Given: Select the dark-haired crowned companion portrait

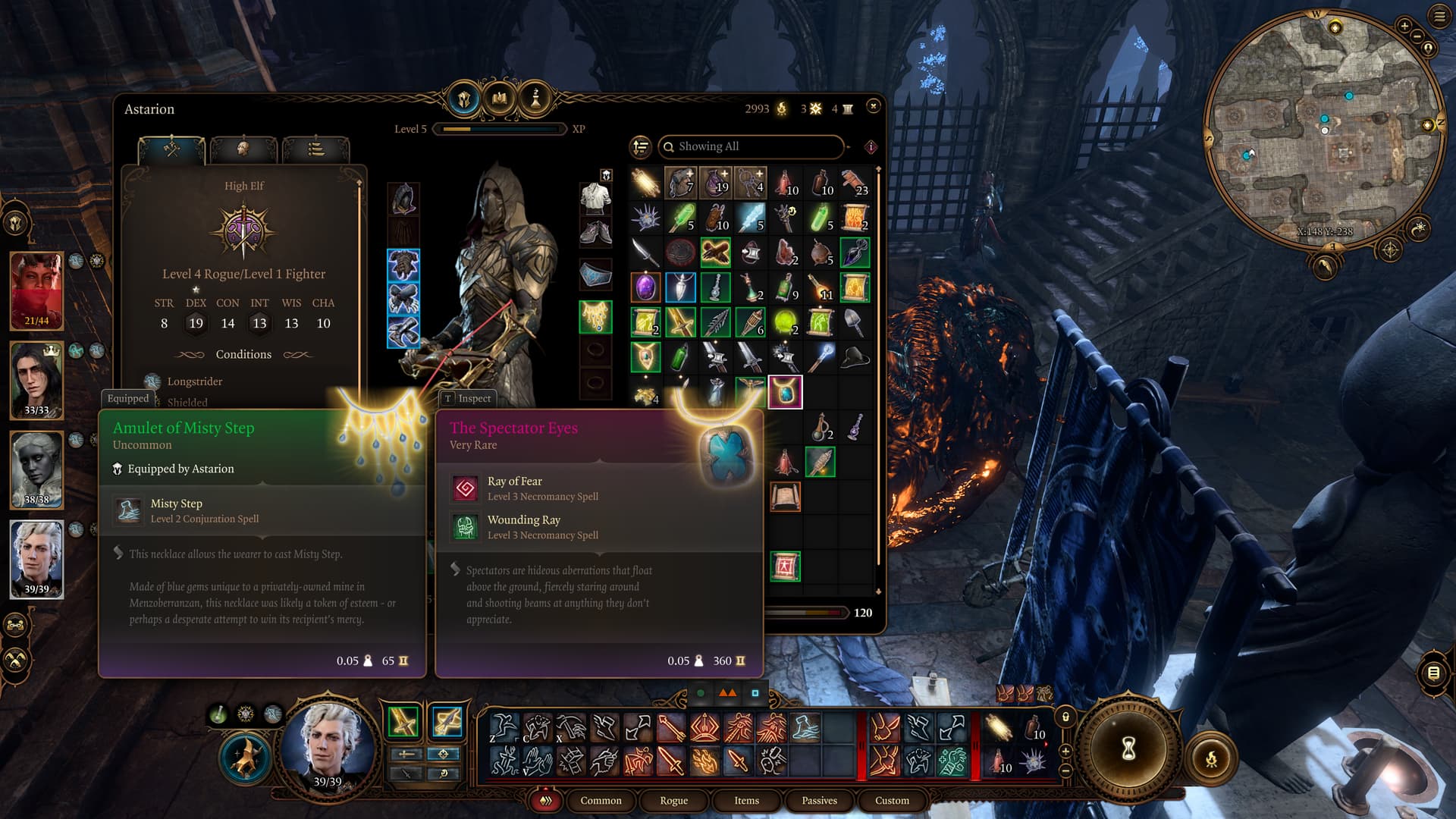Looking at the screenshot, I should [x=36, y=380].
